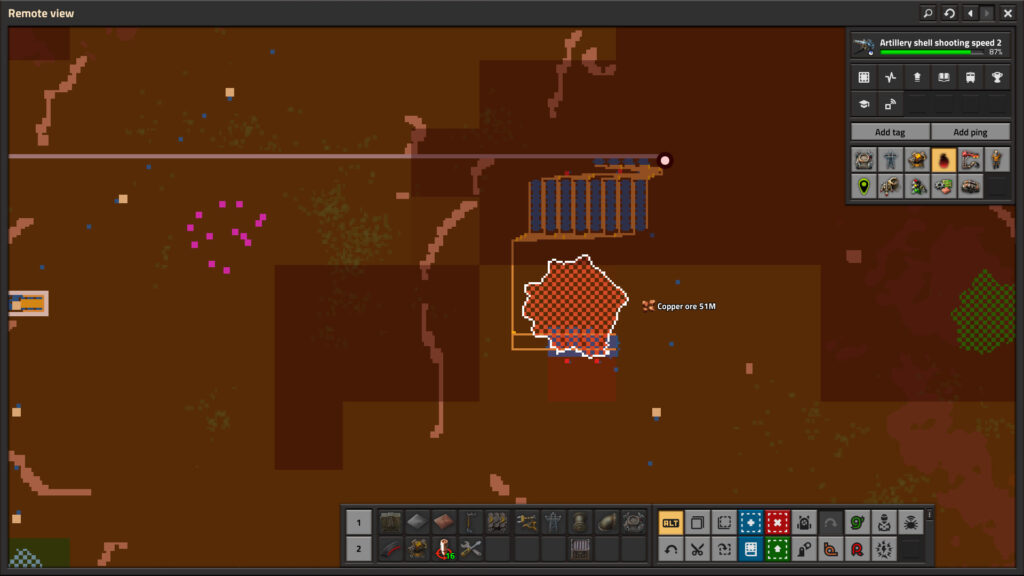The height and width of the screenshot is (576, 1024).
Task: Open the production statistics graph icon
Action: 890,77
